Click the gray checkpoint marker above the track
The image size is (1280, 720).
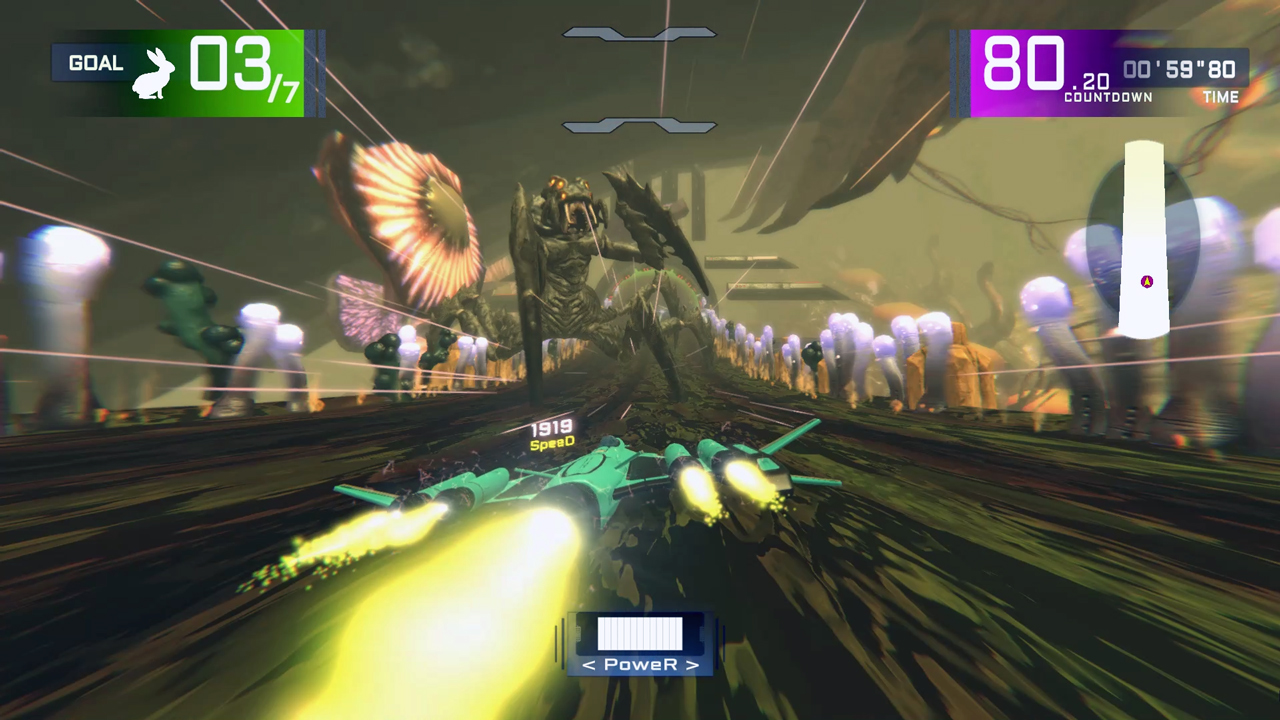click(640, 33)
